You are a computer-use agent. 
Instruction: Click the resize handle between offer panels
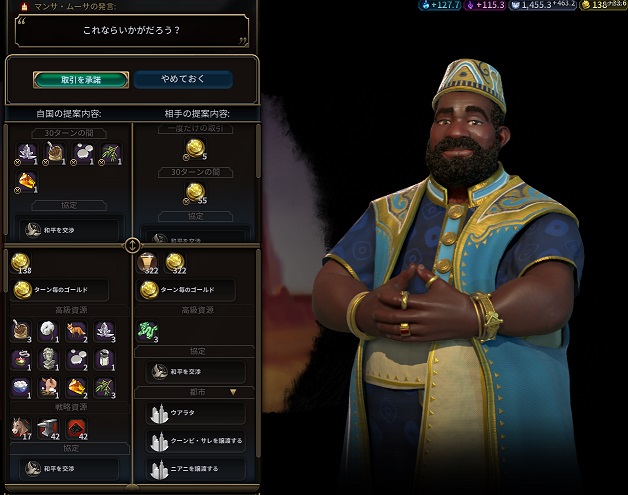coord(132,245)
